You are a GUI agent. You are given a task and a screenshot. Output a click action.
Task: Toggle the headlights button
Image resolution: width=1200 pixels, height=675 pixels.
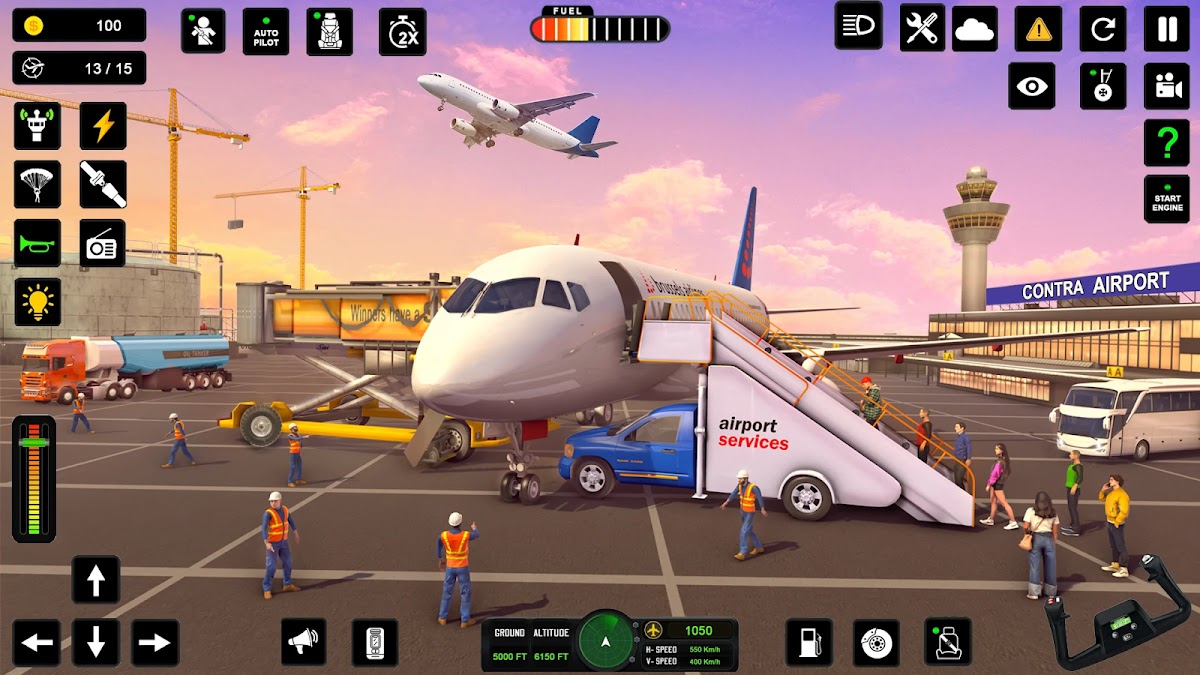[859, 26]
